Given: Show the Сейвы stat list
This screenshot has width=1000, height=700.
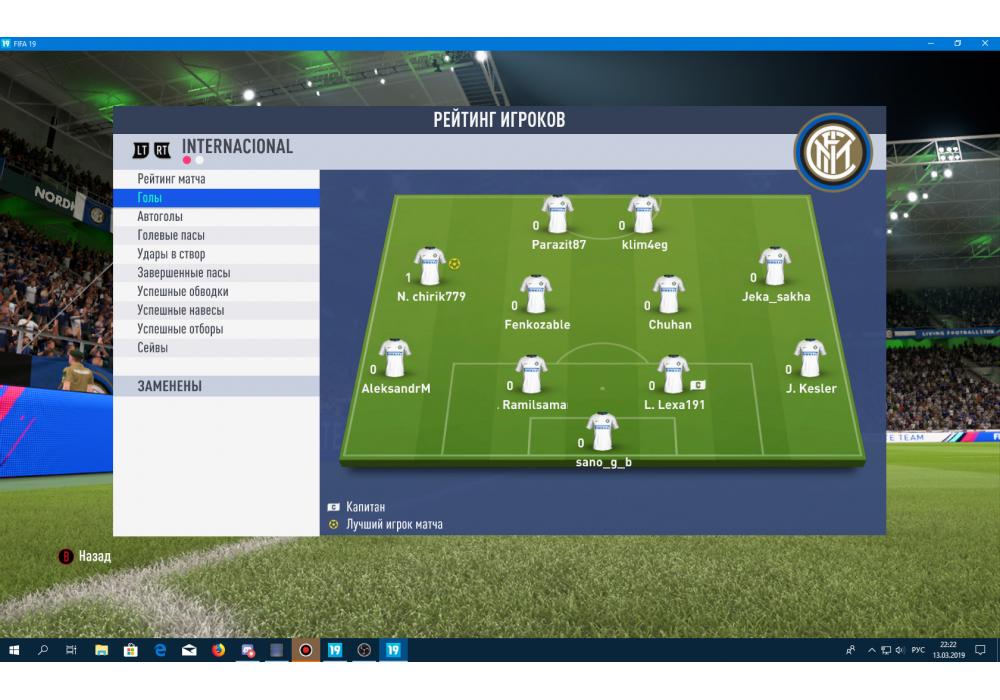Looking at the screenshot, I should click(x=153, y=348).
